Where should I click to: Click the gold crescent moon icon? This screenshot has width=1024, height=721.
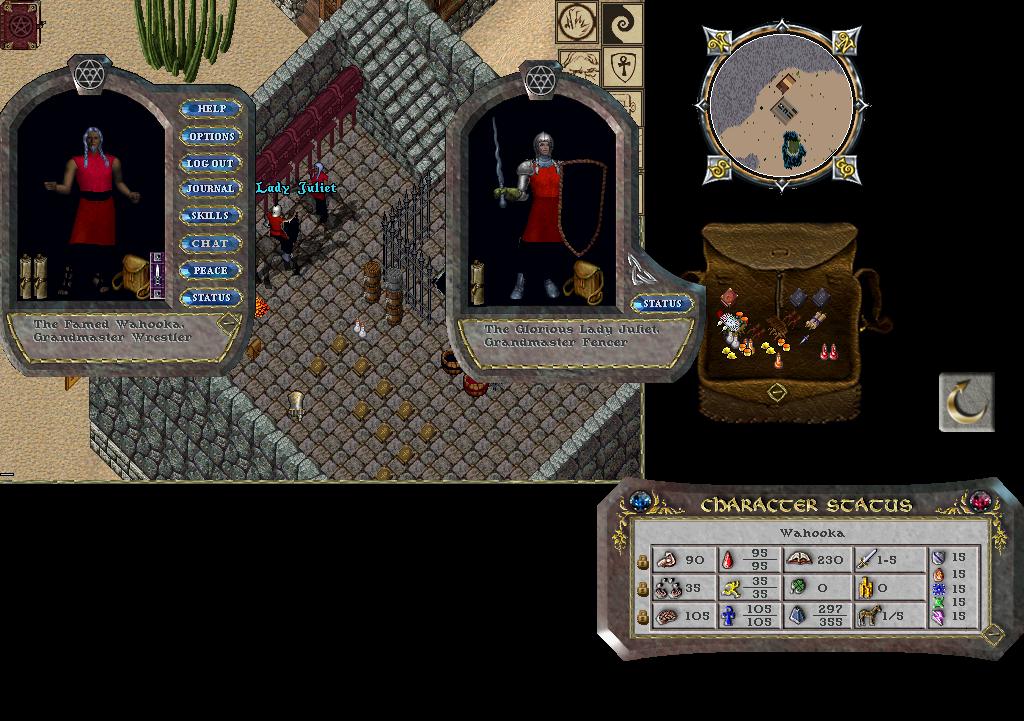(x=966, y=403)
